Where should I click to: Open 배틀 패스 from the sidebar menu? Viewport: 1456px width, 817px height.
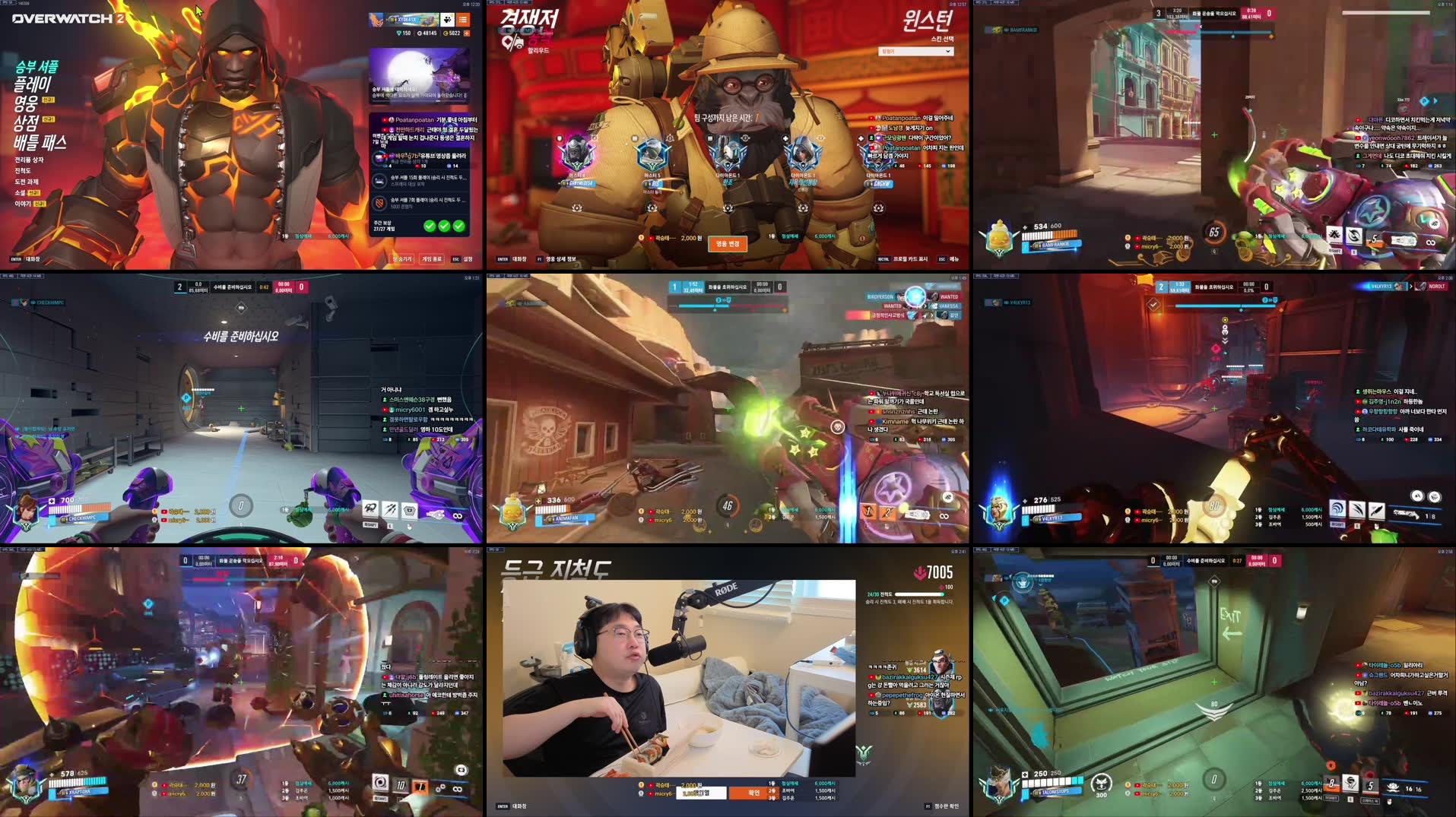40,142
